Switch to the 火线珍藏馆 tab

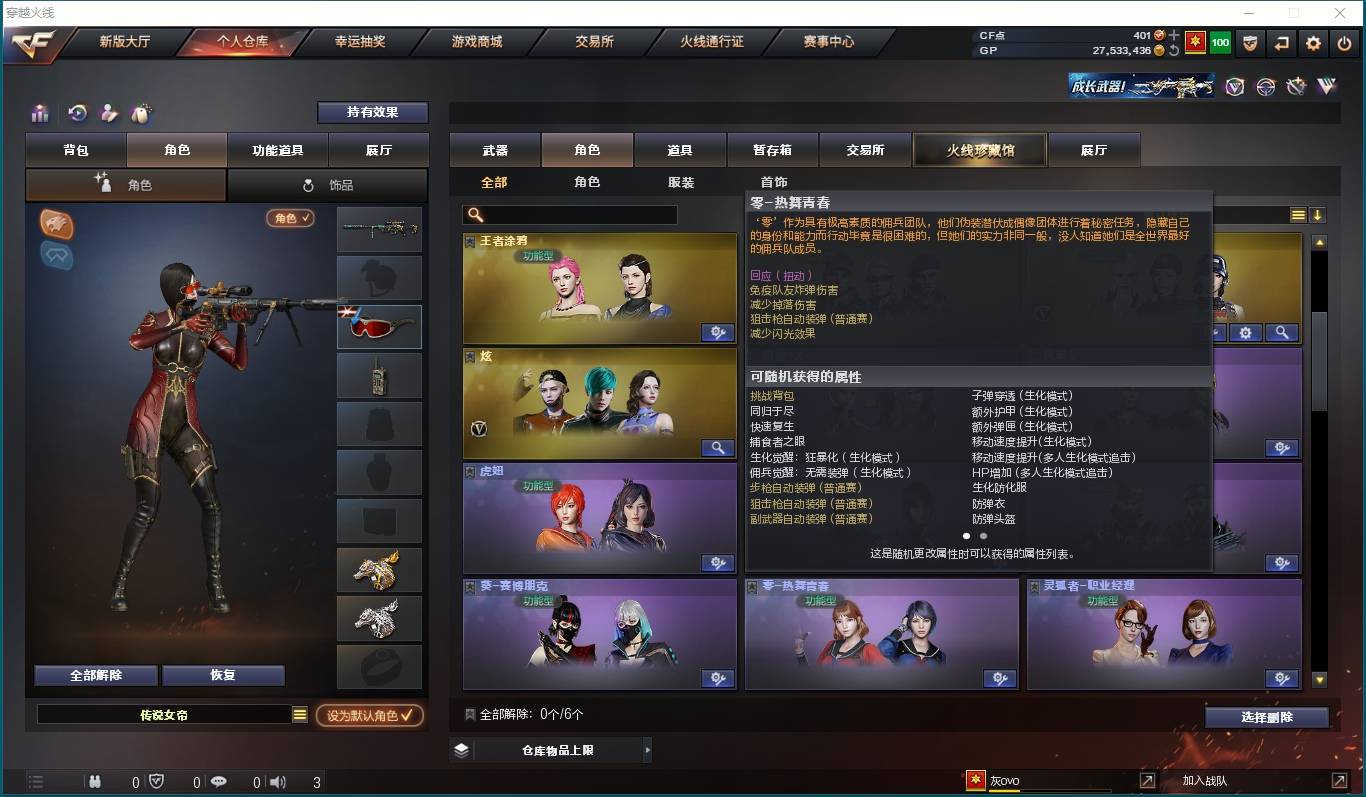979,149
